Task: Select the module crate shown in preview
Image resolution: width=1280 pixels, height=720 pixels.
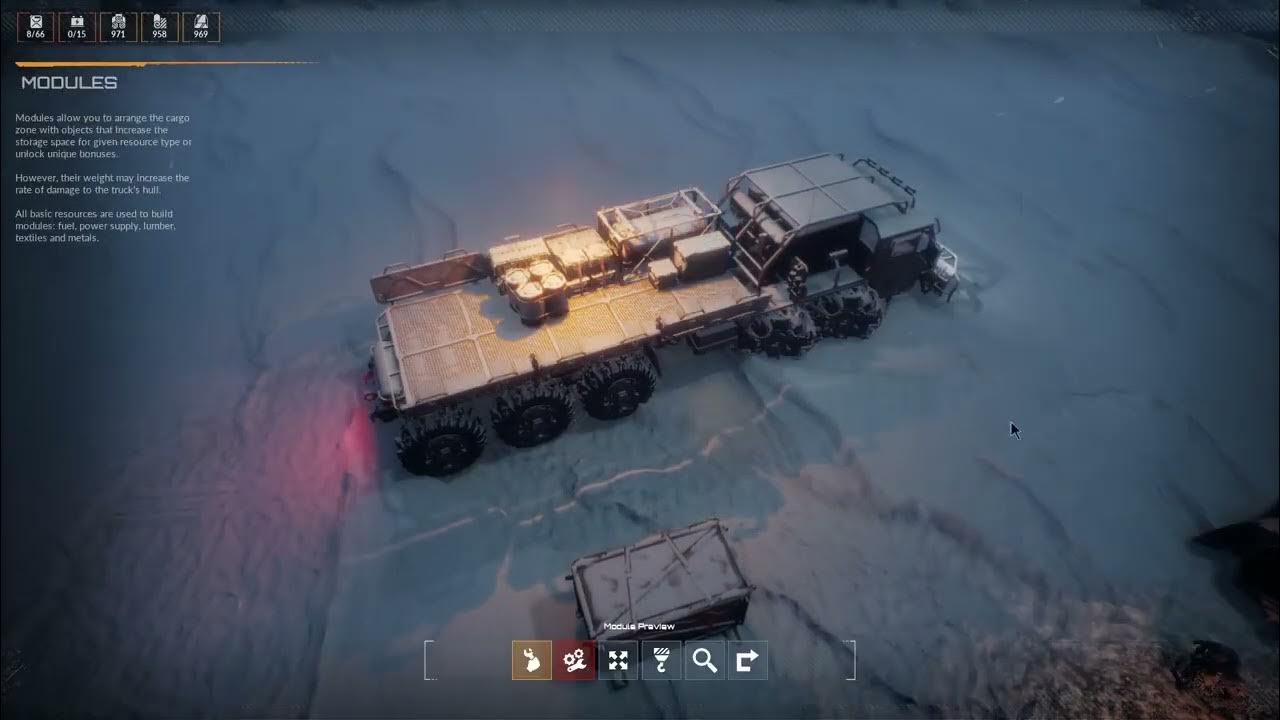Action: 660,575
